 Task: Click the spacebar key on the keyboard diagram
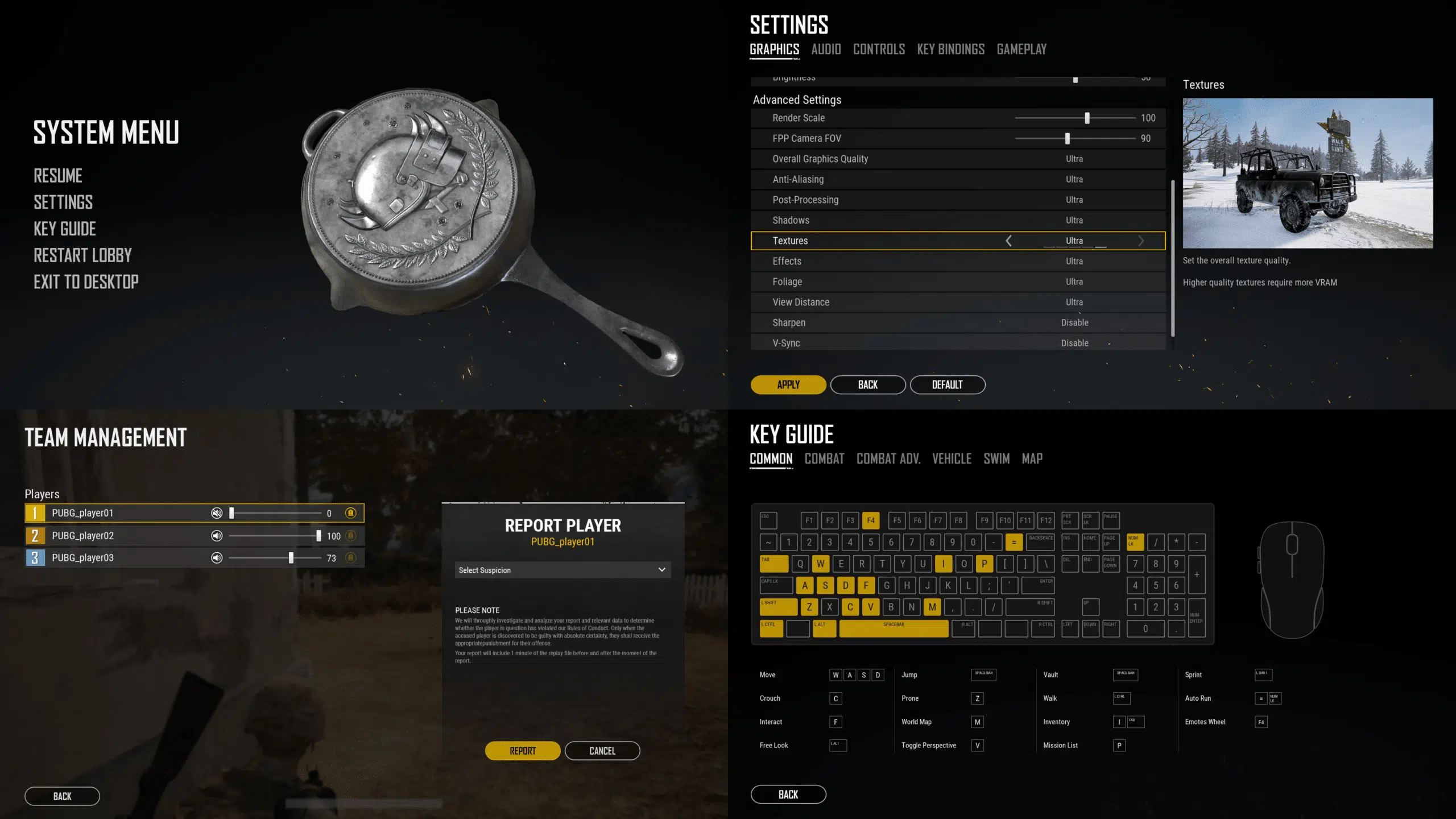pos(893,628)
